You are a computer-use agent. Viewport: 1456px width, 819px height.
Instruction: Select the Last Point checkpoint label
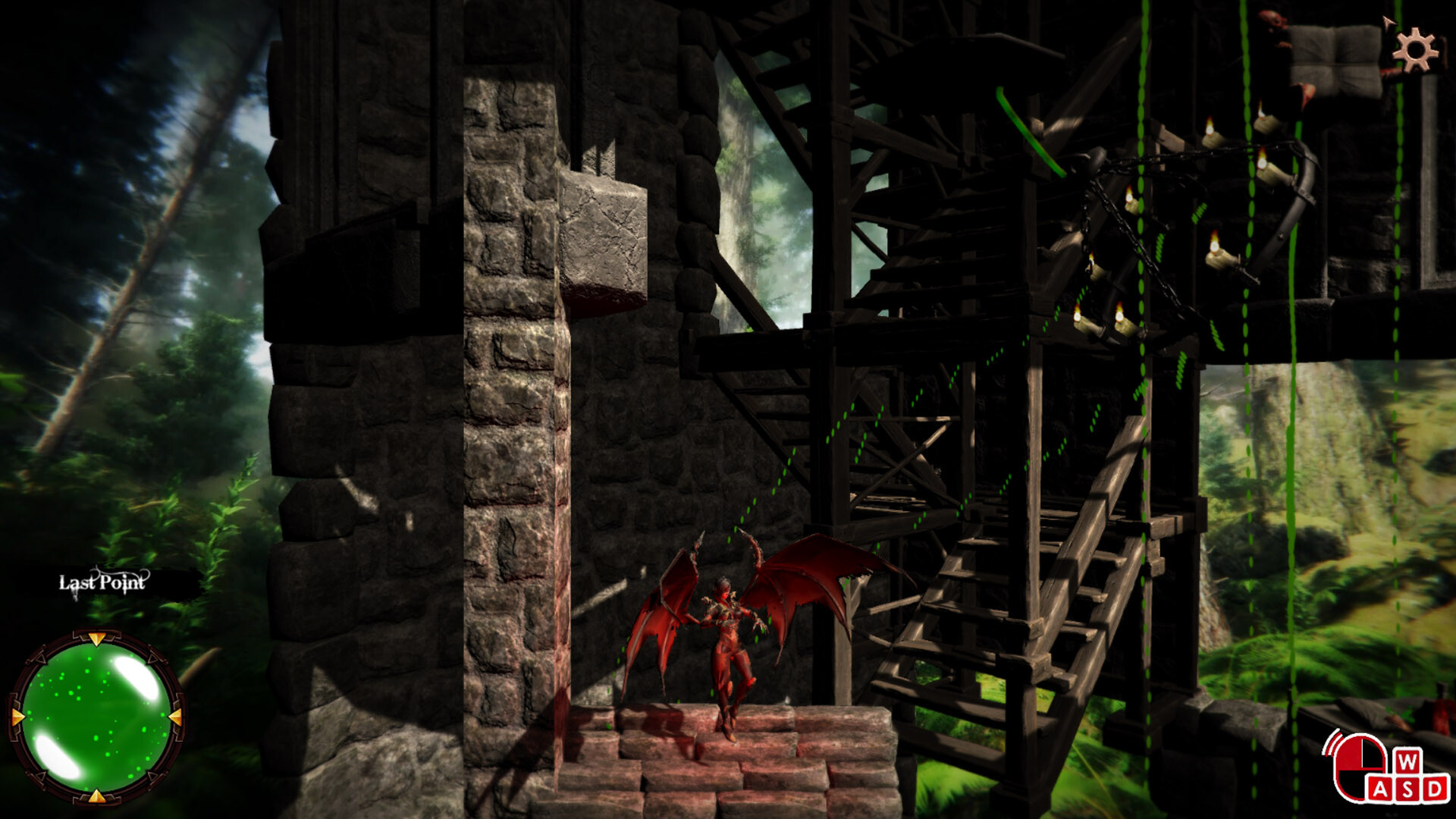tap(102, 582)
